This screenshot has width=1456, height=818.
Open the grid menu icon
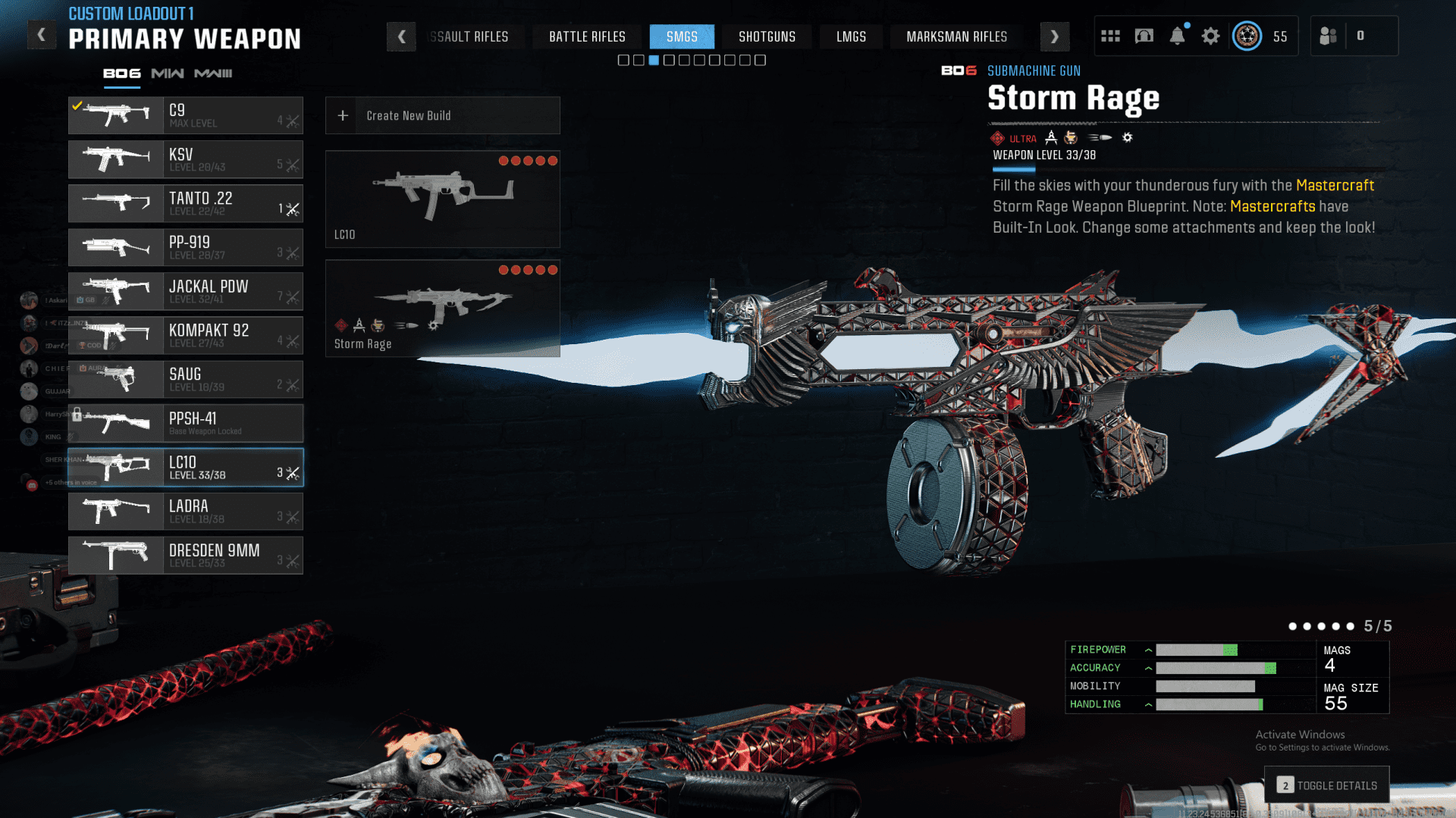coord(1110,36)
